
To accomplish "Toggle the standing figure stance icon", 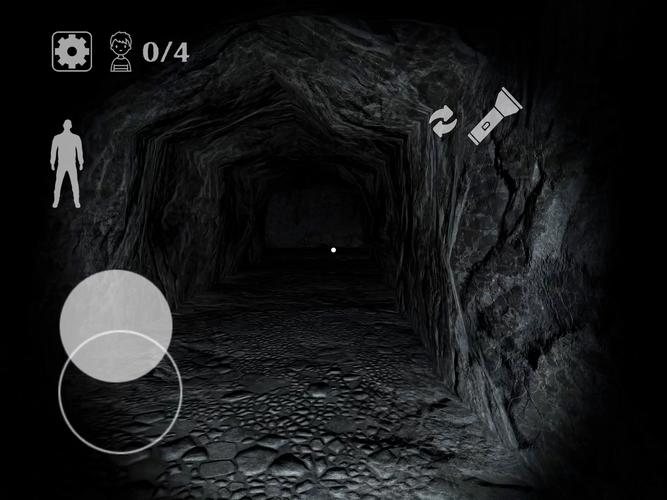I will (x=67, y=164).
